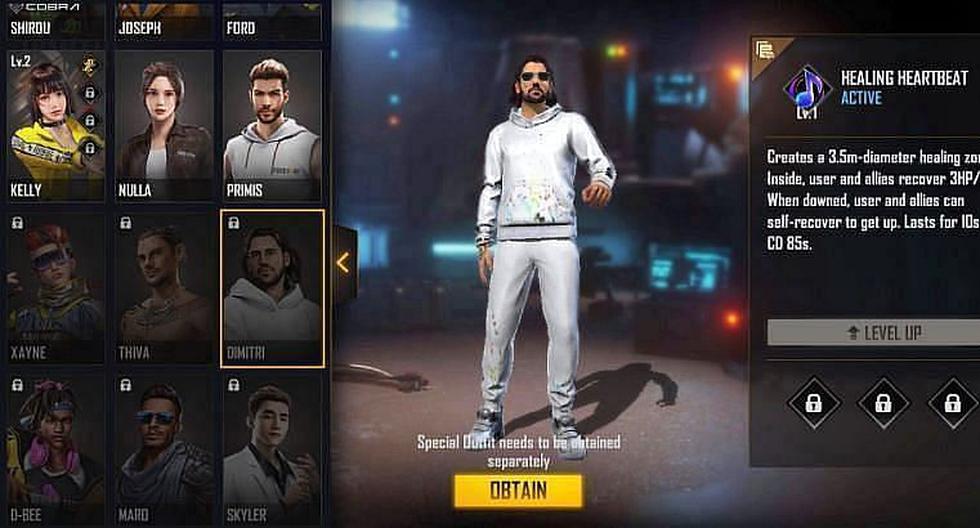Click the LEVEL UP button
This screenshot has height=528, width=980.
872,333
